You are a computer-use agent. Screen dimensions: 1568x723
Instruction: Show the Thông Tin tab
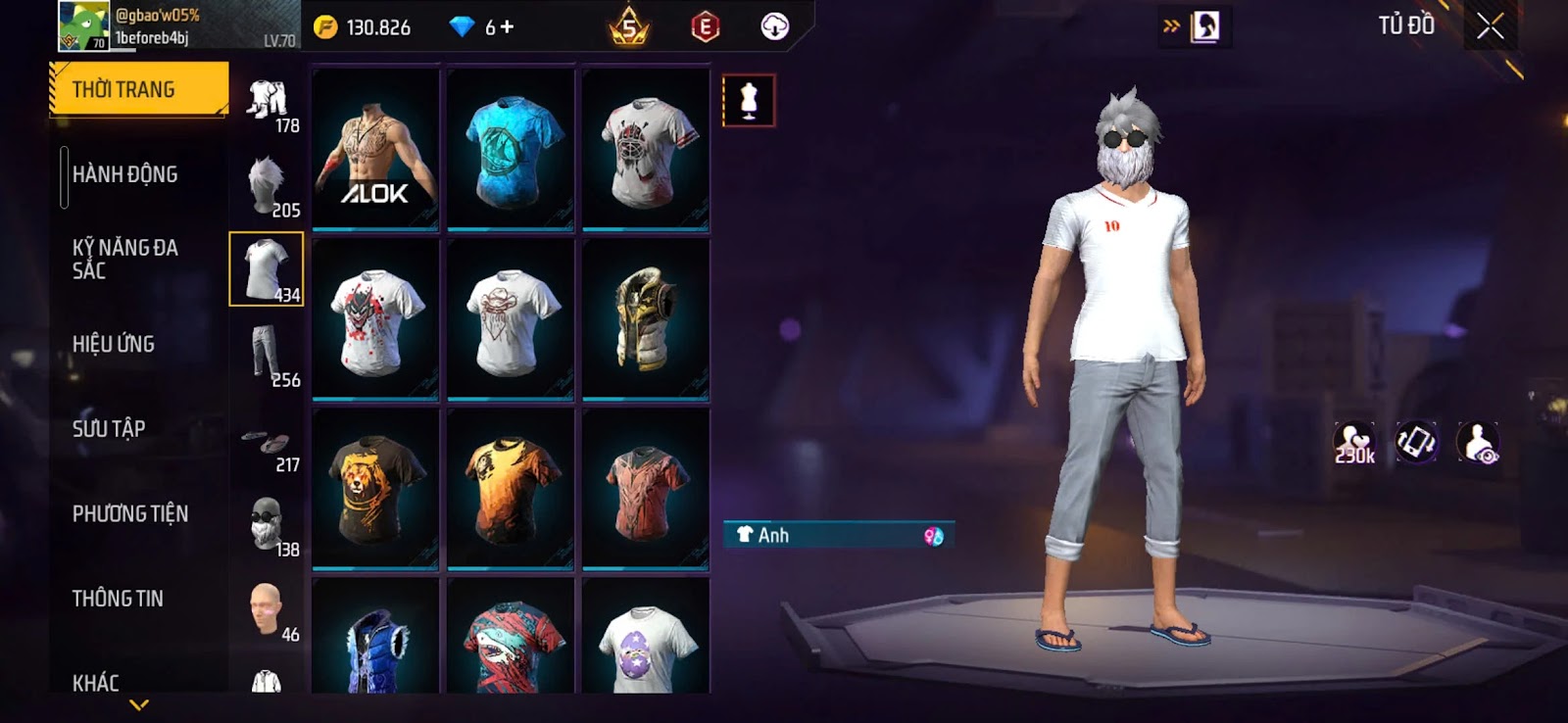tap(118, 598)
